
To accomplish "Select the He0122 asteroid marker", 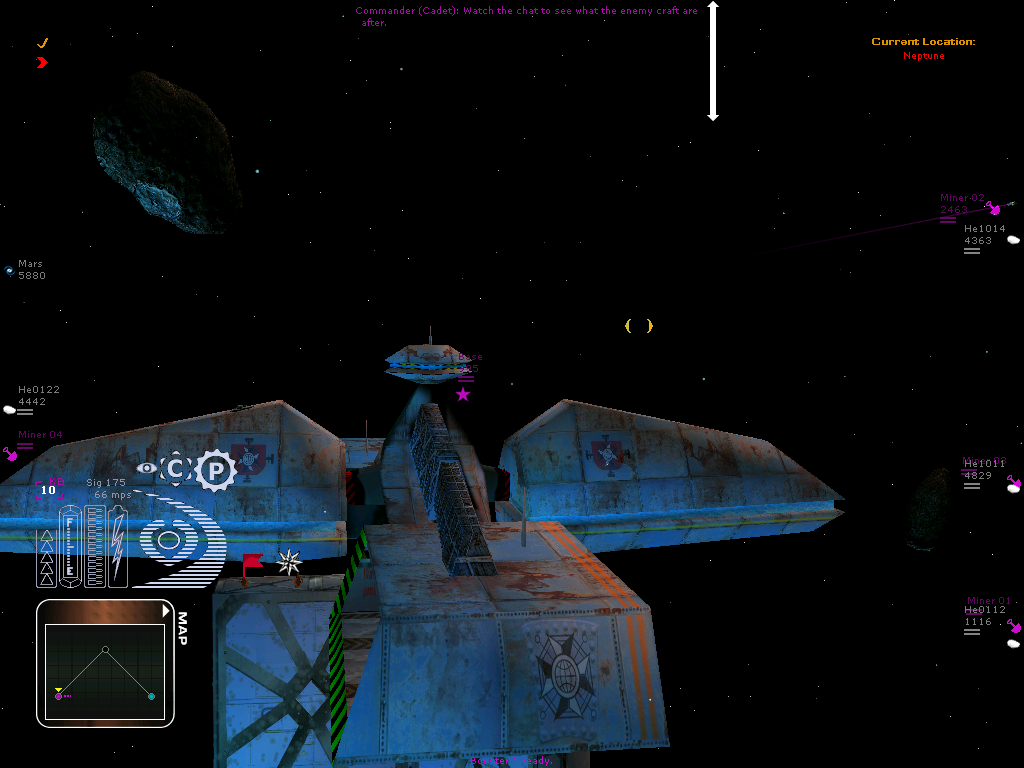I will coord(10,409).
